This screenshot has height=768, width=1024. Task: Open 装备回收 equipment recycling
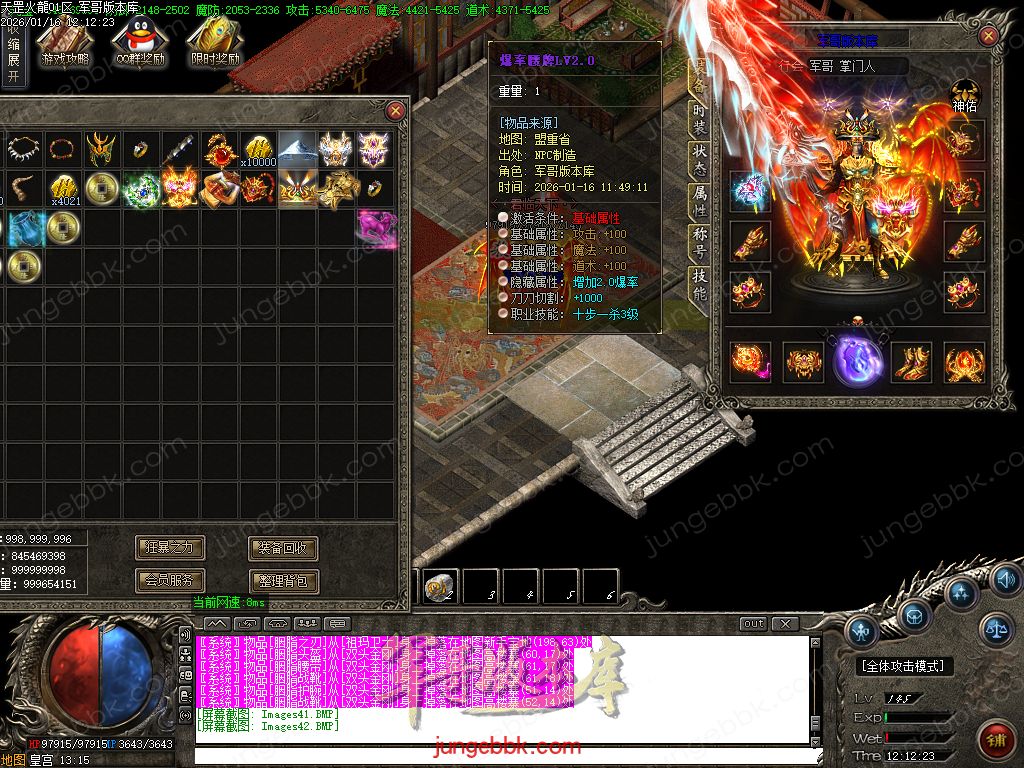coord(283,548)
